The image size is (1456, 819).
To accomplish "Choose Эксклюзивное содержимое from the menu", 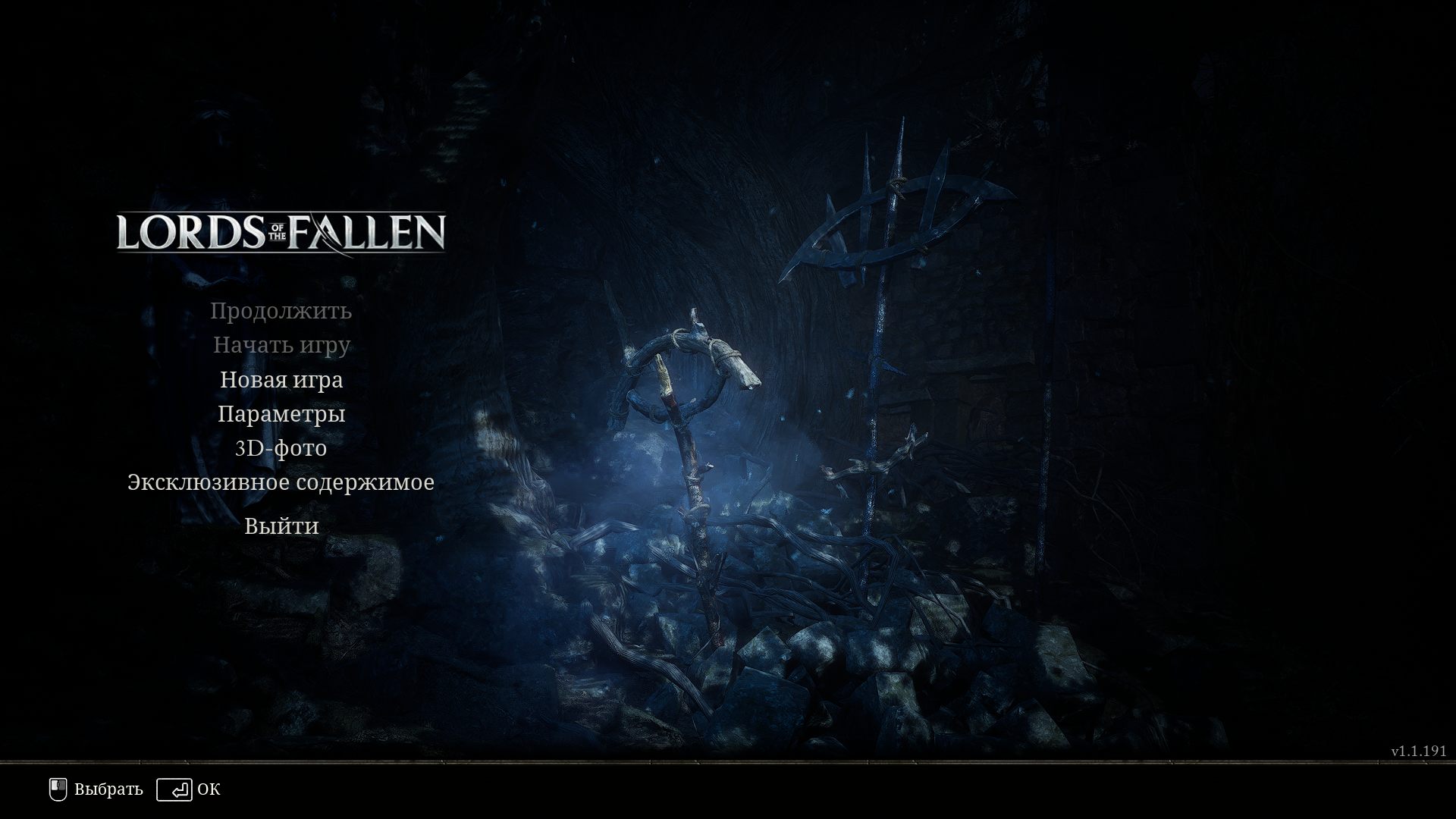I will 281,482.
